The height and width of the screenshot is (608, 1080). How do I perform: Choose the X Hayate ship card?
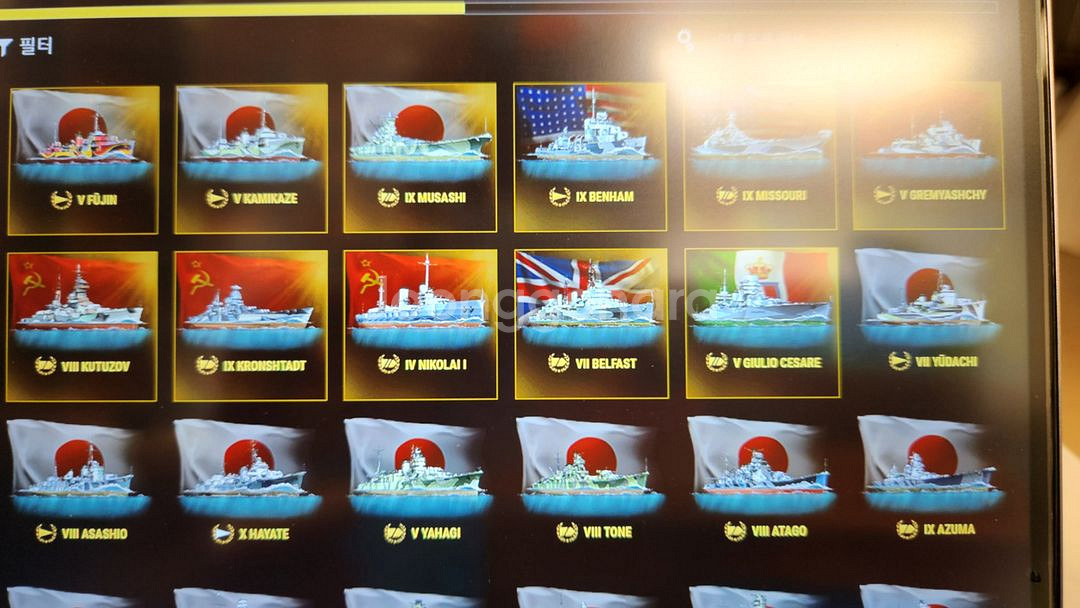(249, 490)
